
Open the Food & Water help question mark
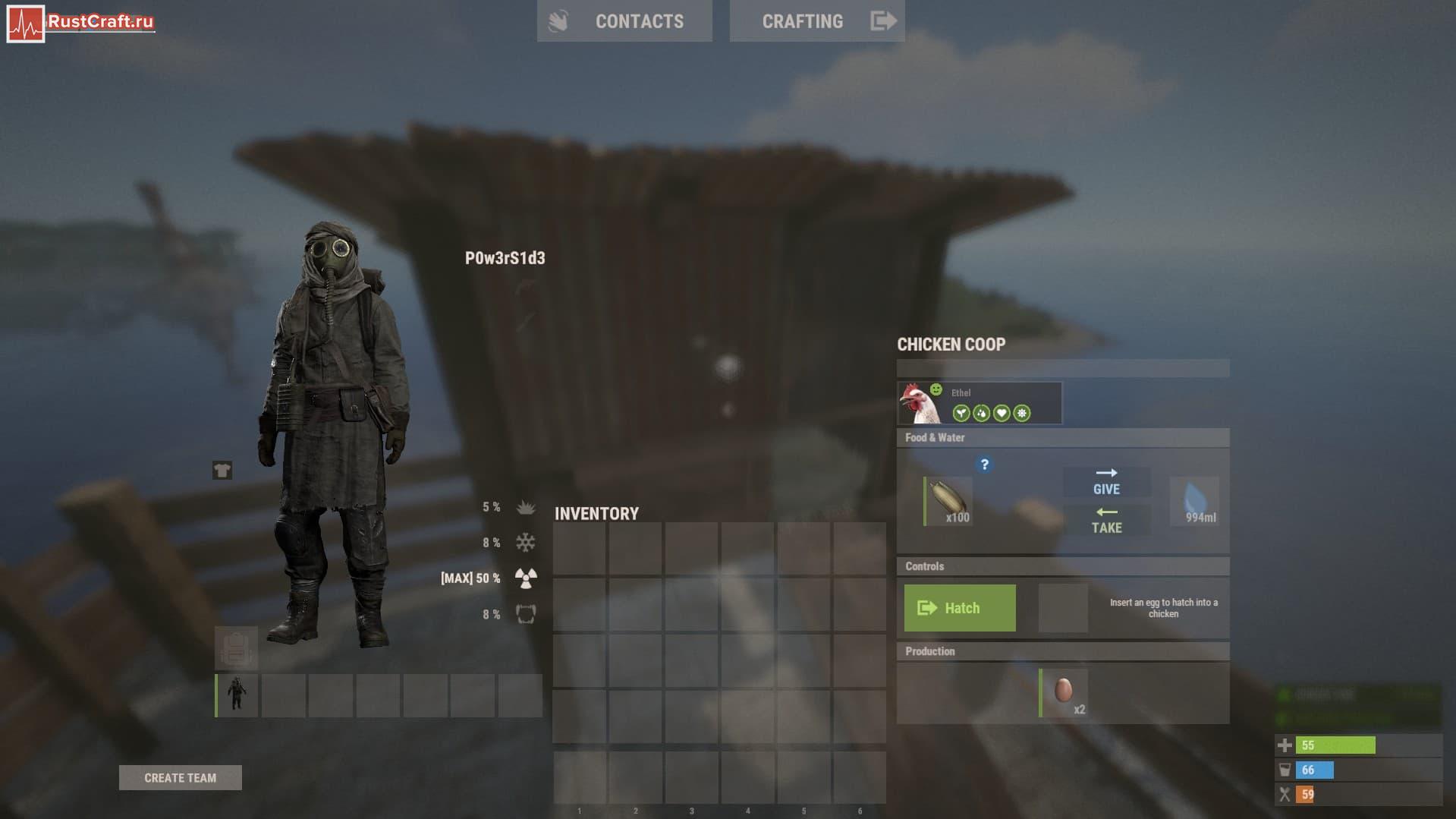[984, 465]
